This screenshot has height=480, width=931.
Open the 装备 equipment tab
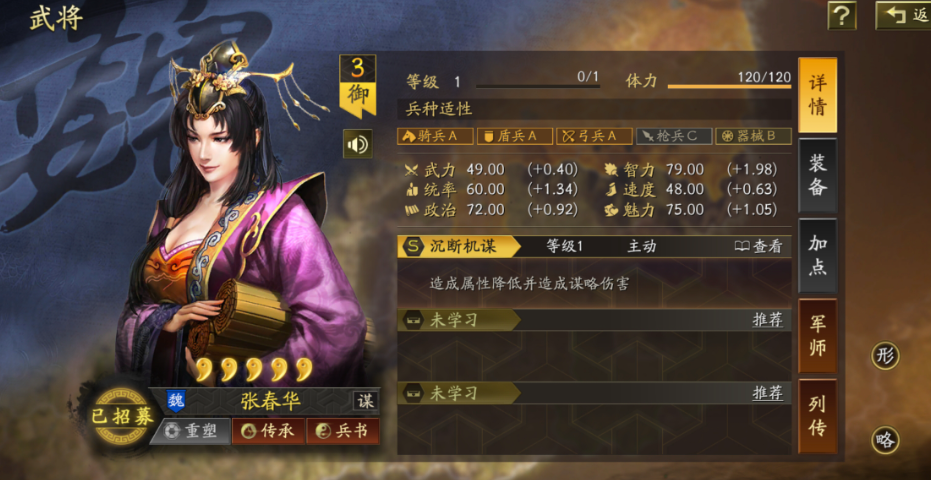tap(818, 174)
